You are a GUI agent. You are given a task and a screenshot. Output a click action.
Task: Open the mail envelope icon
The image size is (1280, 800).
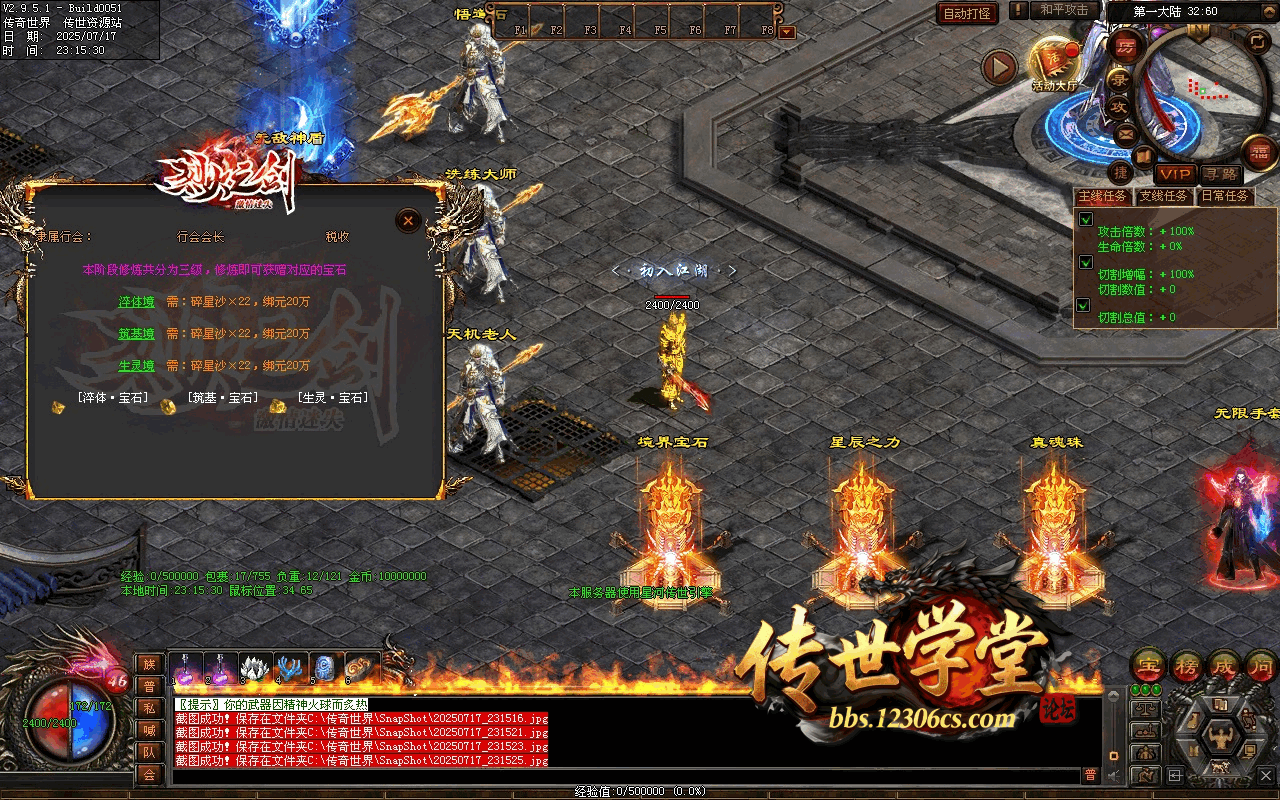[x=1125, y=133]
